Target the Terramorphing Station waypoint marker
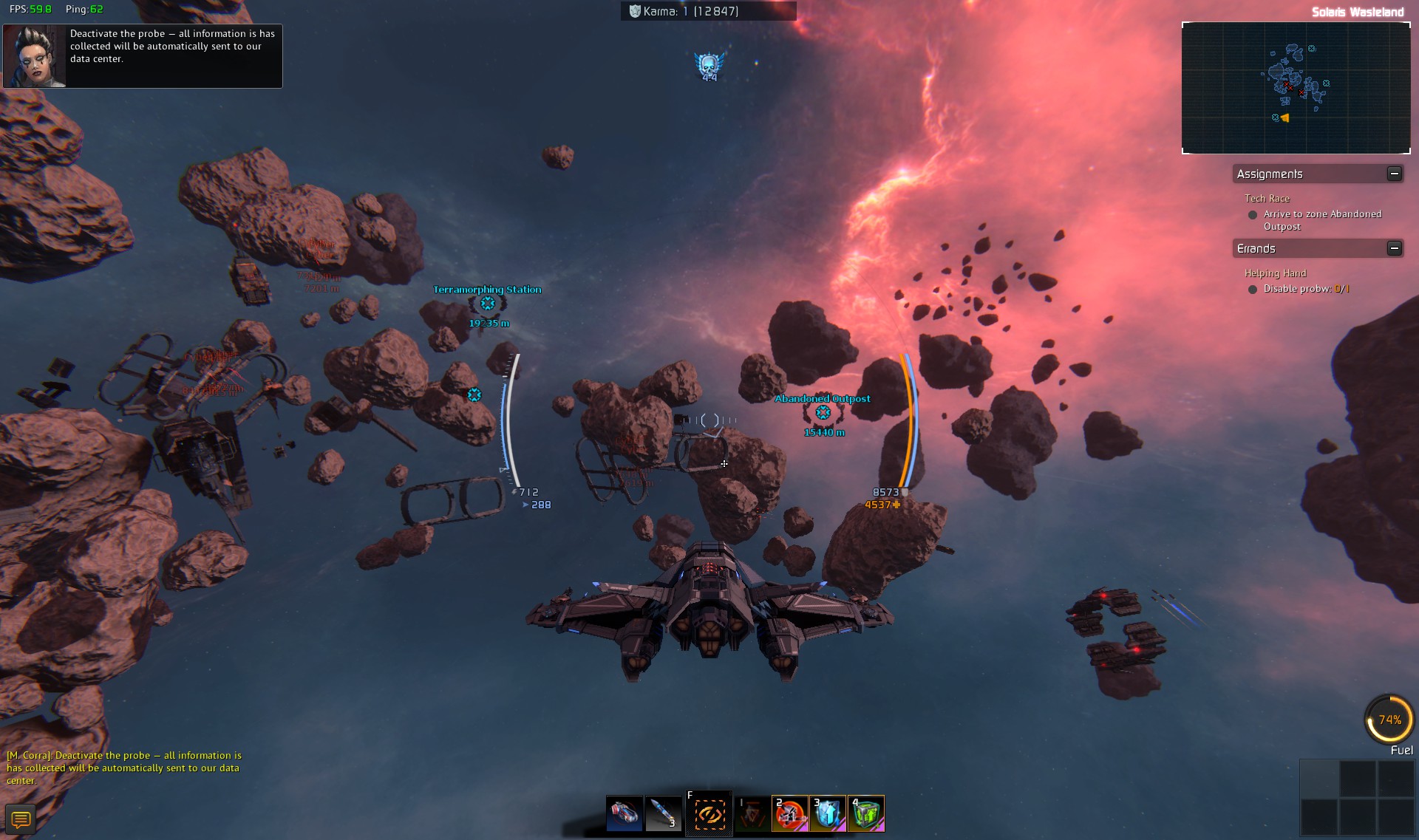The height and width of the screenshot is (840, 1419). [488, 304]
